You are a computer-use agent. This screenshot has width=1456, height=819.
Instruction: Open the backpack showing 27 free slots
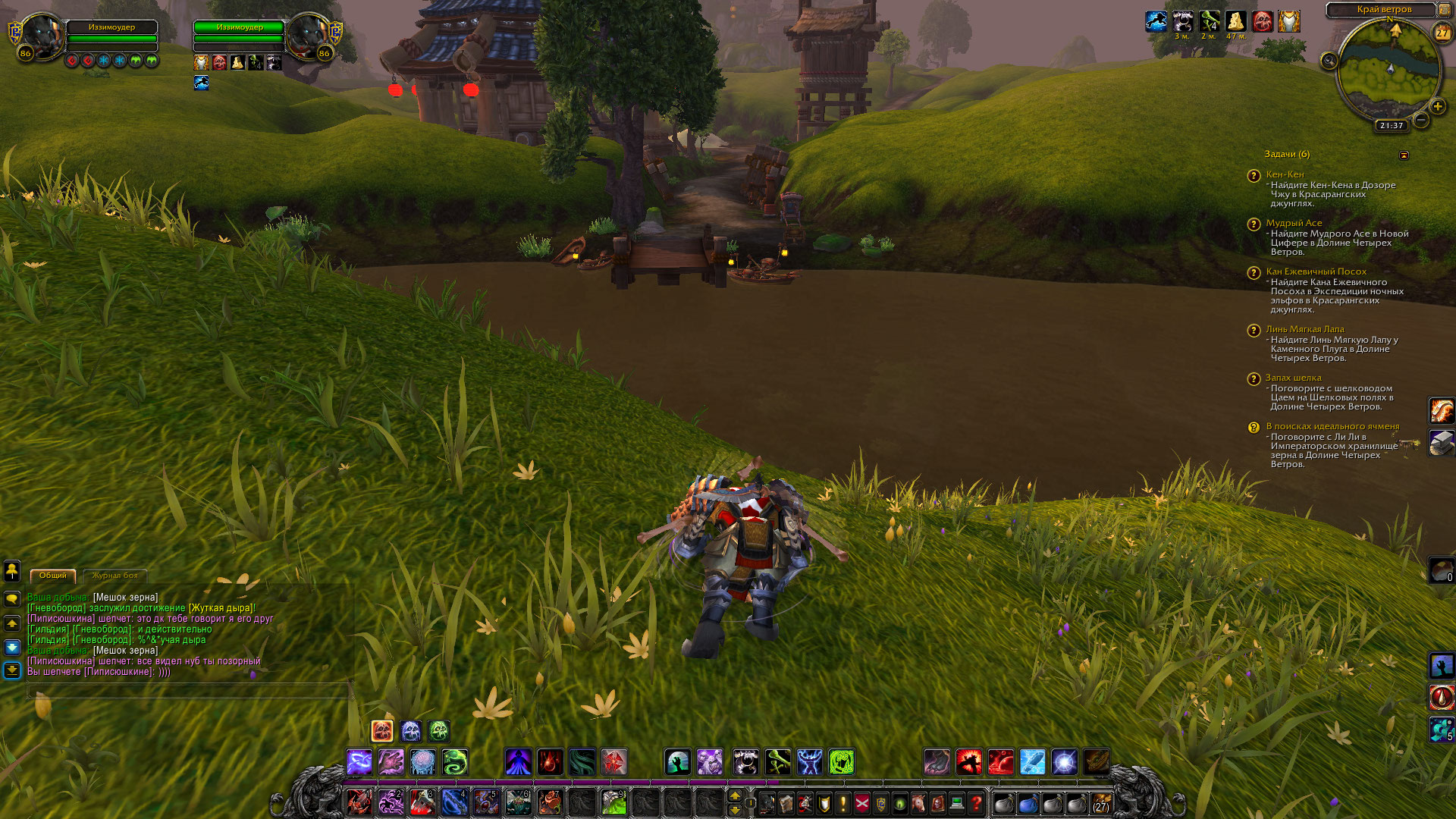coord(1101,803)
